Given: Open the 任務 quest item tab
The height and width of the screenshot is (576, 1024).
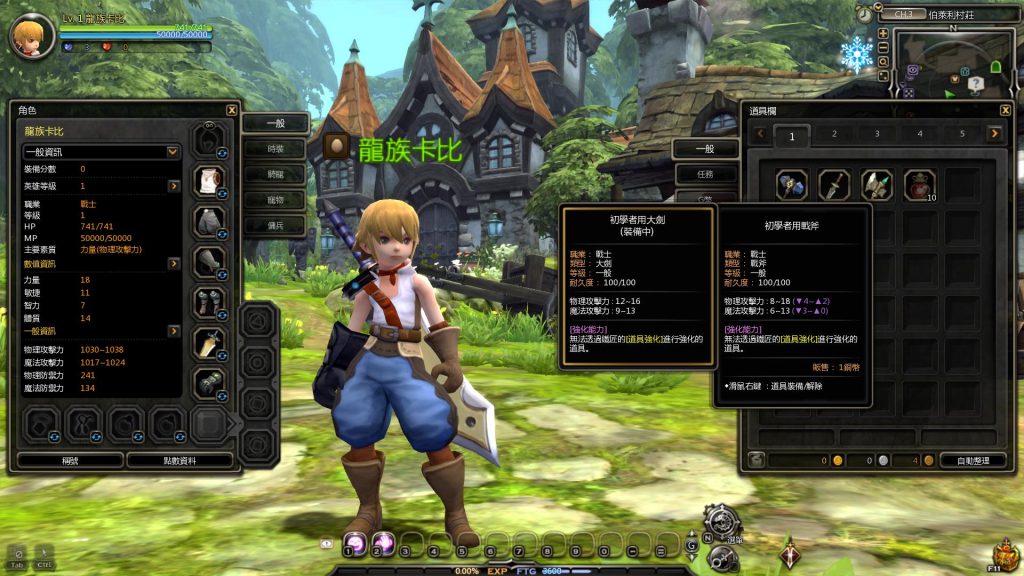Looking at the screenshot, I should click(x=704, y=174).
